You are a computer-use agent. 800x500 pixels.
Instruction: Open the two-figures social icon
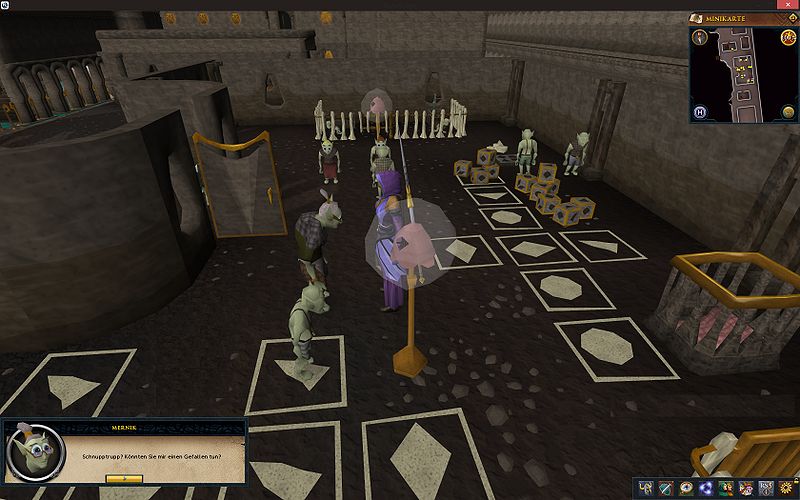(x=726, y=488)
